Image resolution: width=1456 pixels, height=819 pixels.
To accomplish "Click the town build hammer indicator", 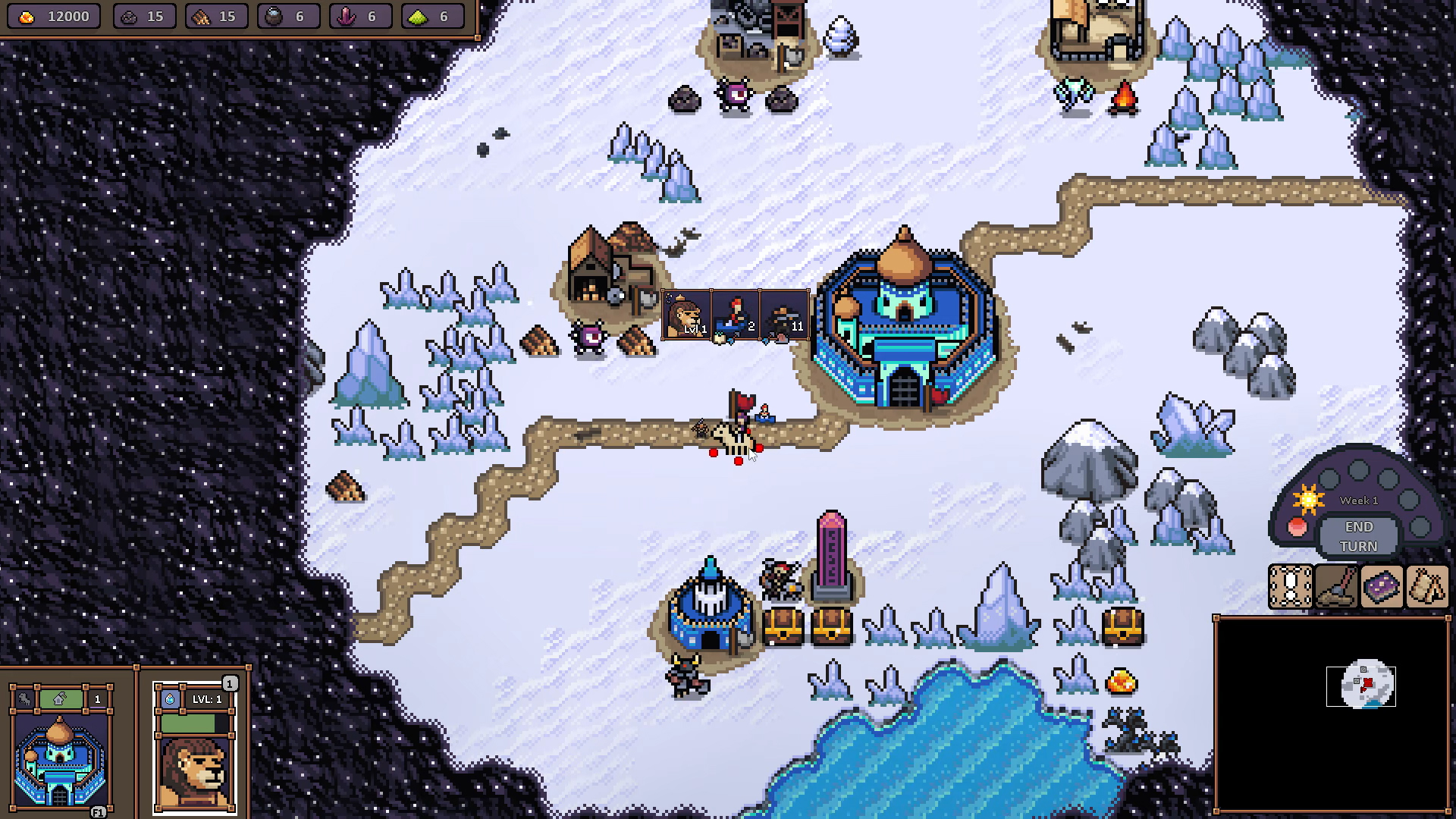I will tap(60, 698).
